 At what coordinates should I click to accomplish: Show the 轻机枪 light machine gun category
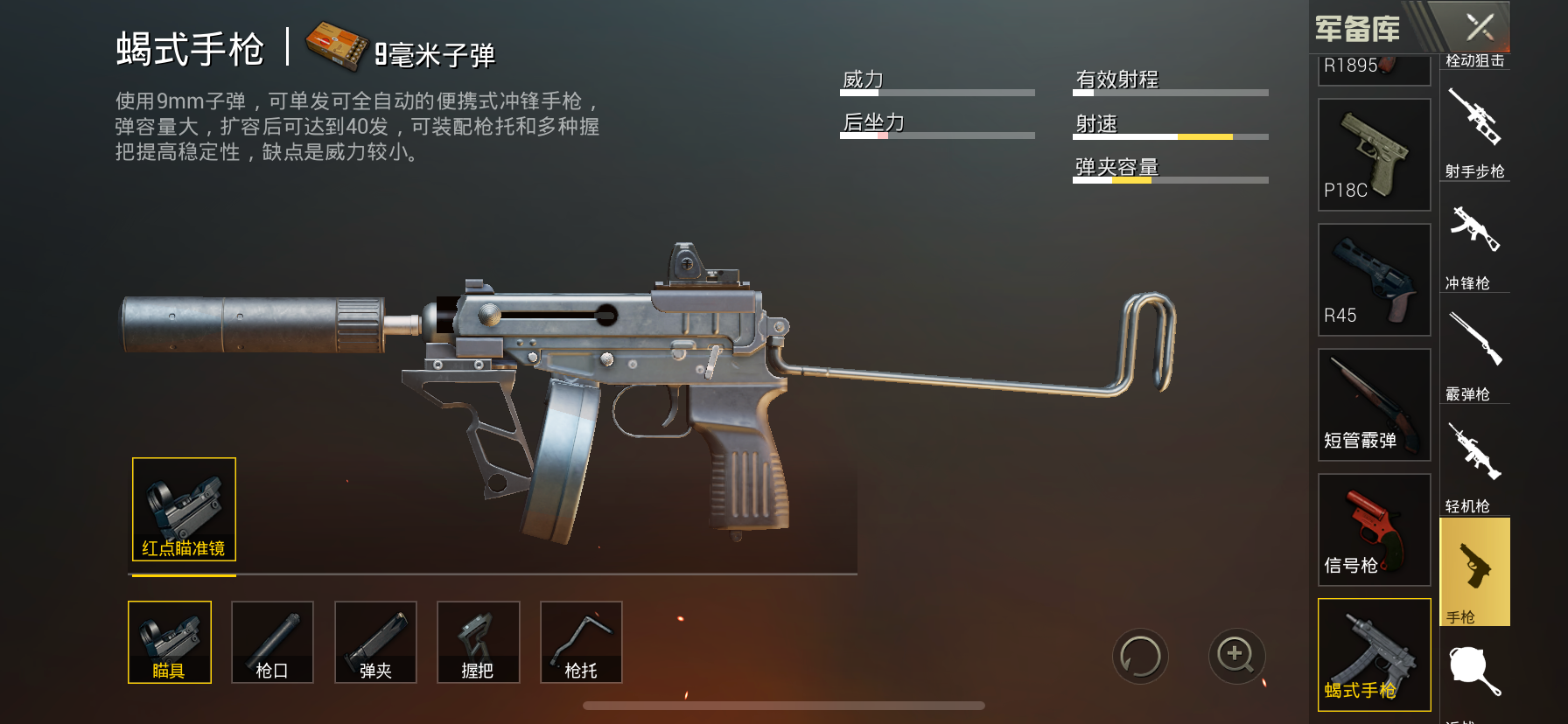(x=1475, y=465)
